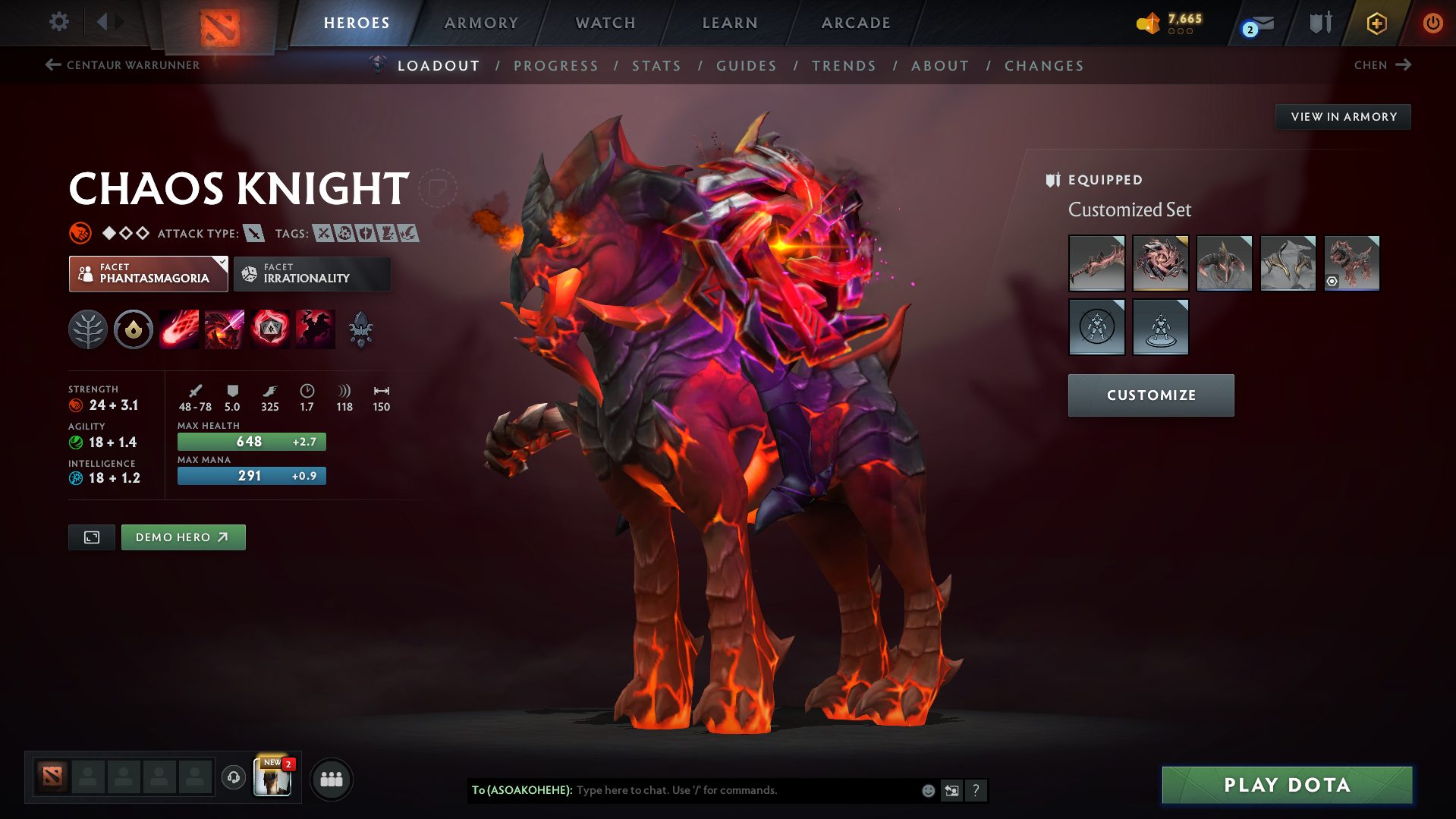Toggle the Aghanim's Scepter upgrade icon

[360, 329]
